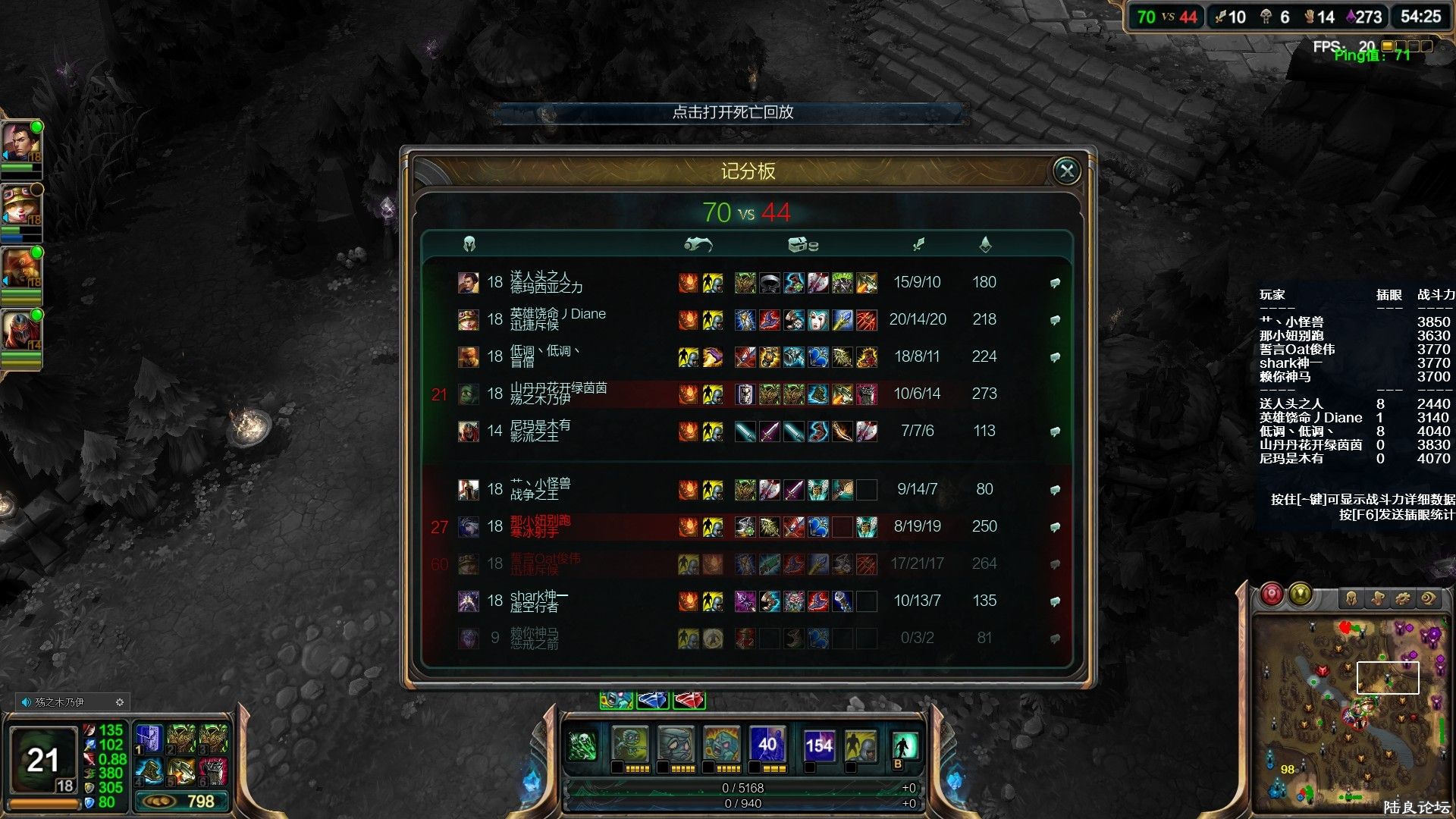Select the Teemo ally portrait
This screenshot has width=1456, height=819.
coord(20,205)
